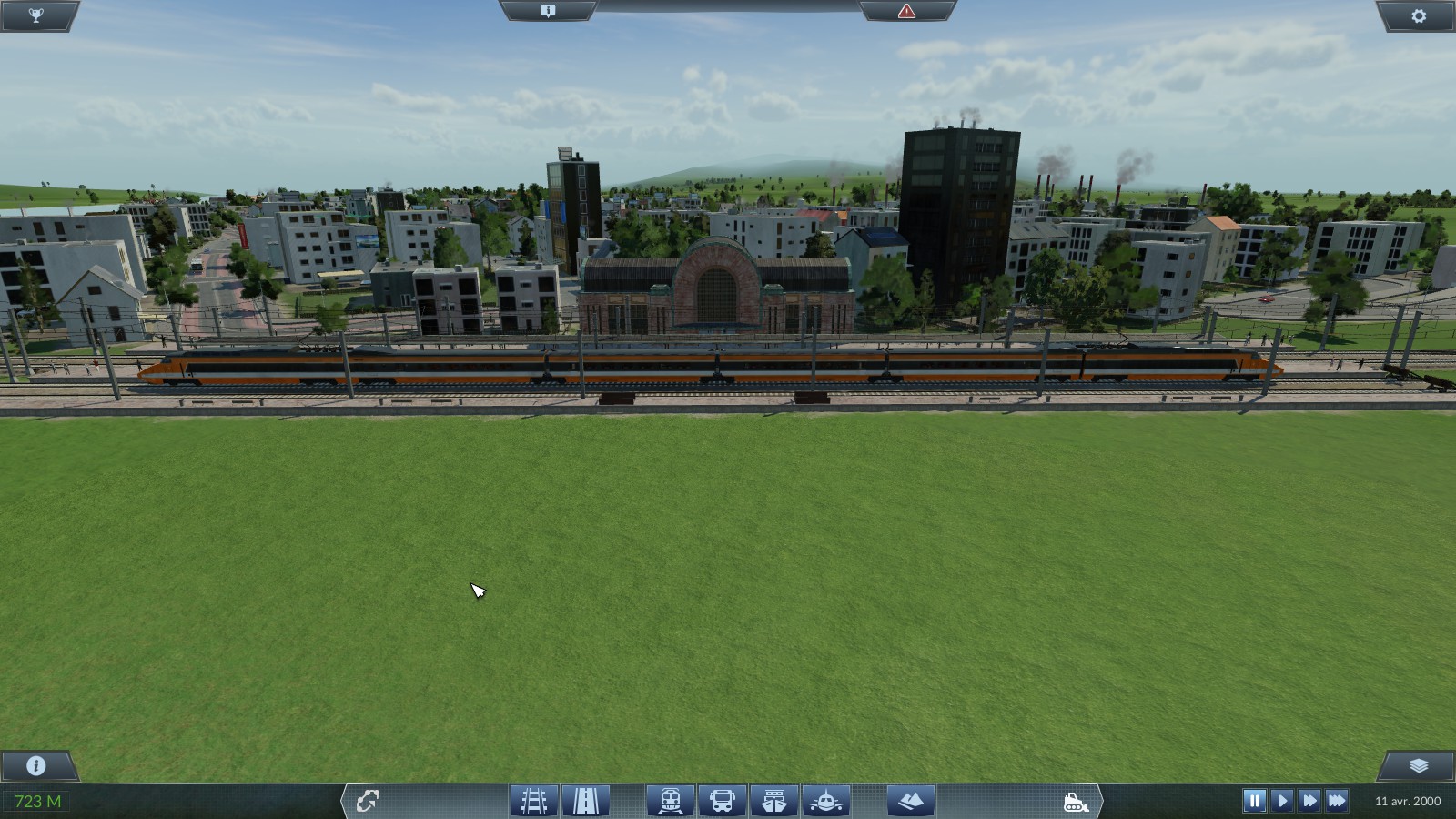Screen dimensions: 1456x819
Task: Select the terrain landscaping tool
Action: point(911,801)
